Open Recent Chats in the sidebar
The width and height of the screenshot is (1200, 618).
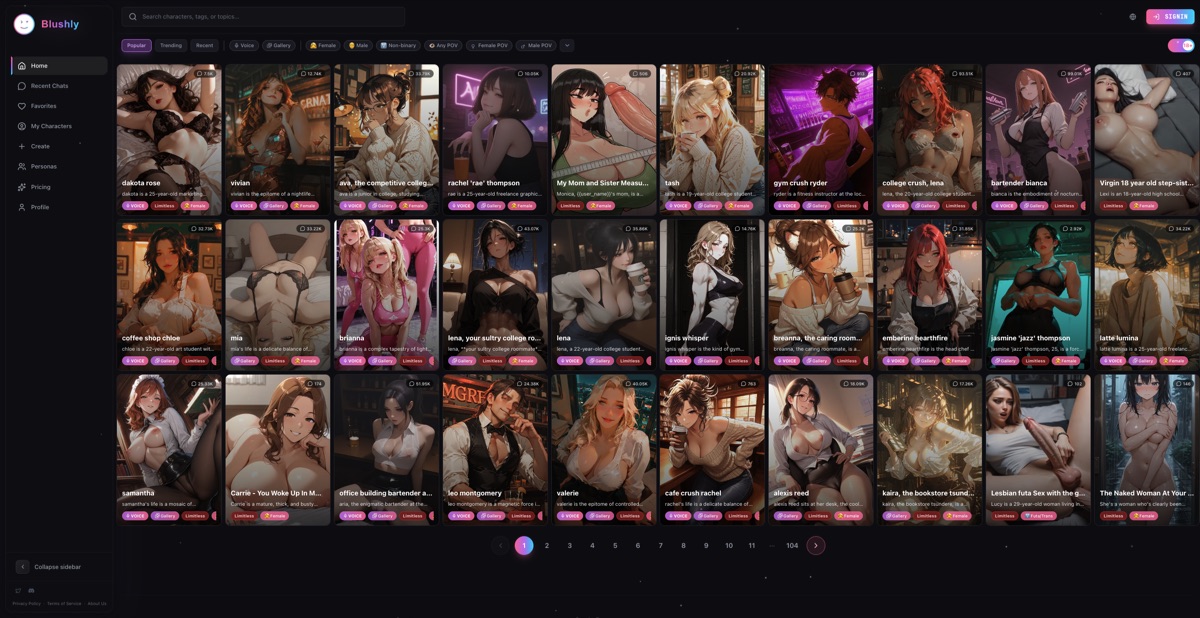49,86
